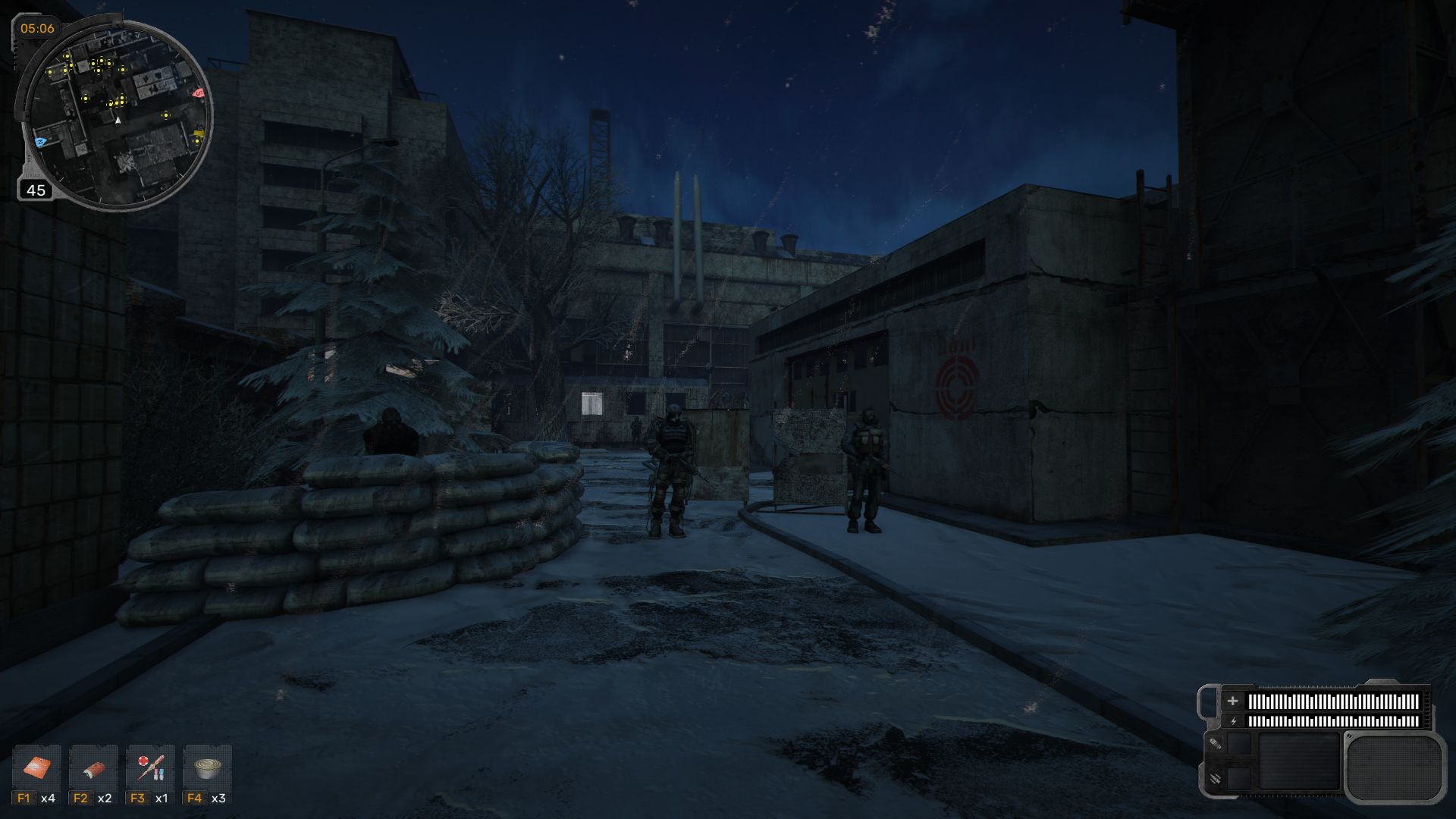Screen dimensions: 1456x819
Task: Click the blue N marker on minimap
Action: [x=41, y=142]
